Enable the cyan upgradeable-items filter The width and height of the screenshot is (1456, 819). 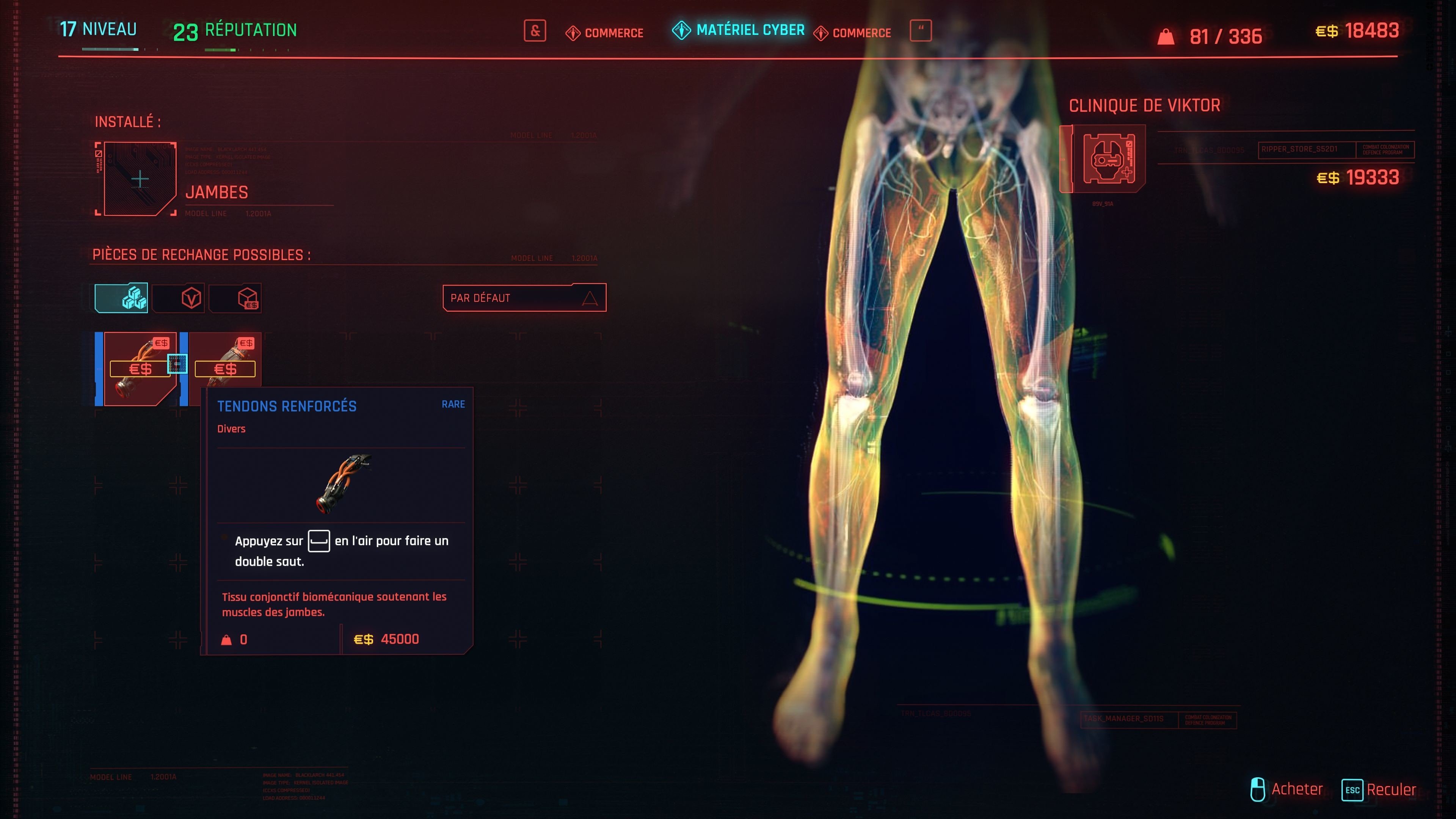point(121,298)
